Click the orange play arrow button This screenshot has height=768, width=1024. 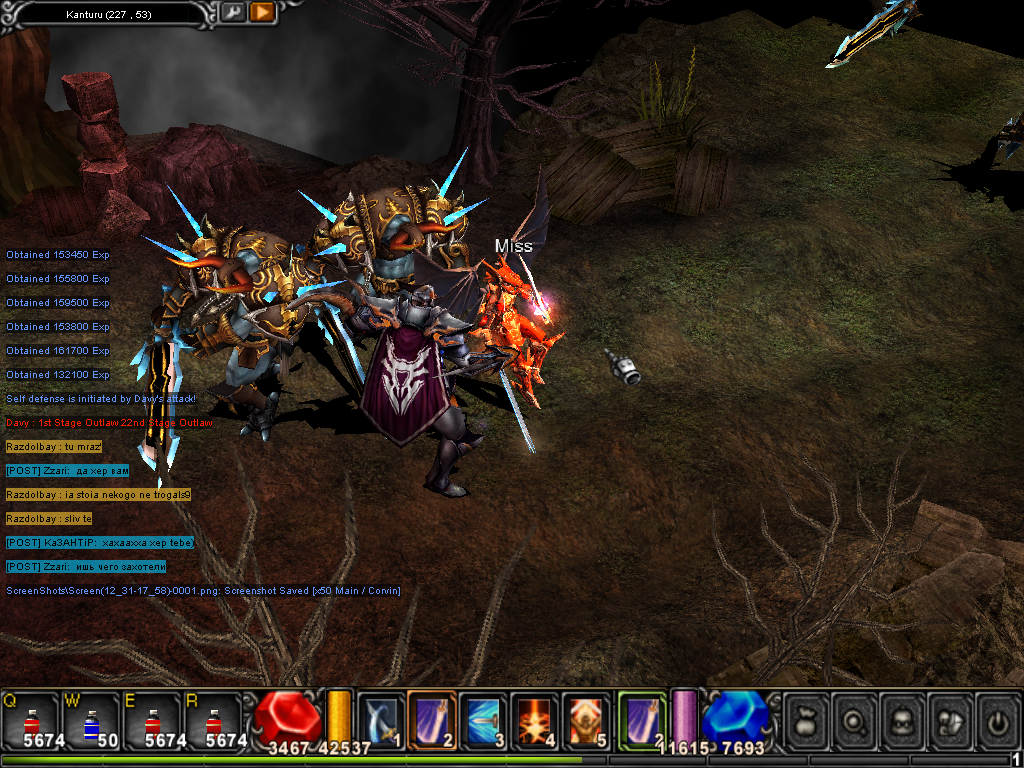point(262,13)
